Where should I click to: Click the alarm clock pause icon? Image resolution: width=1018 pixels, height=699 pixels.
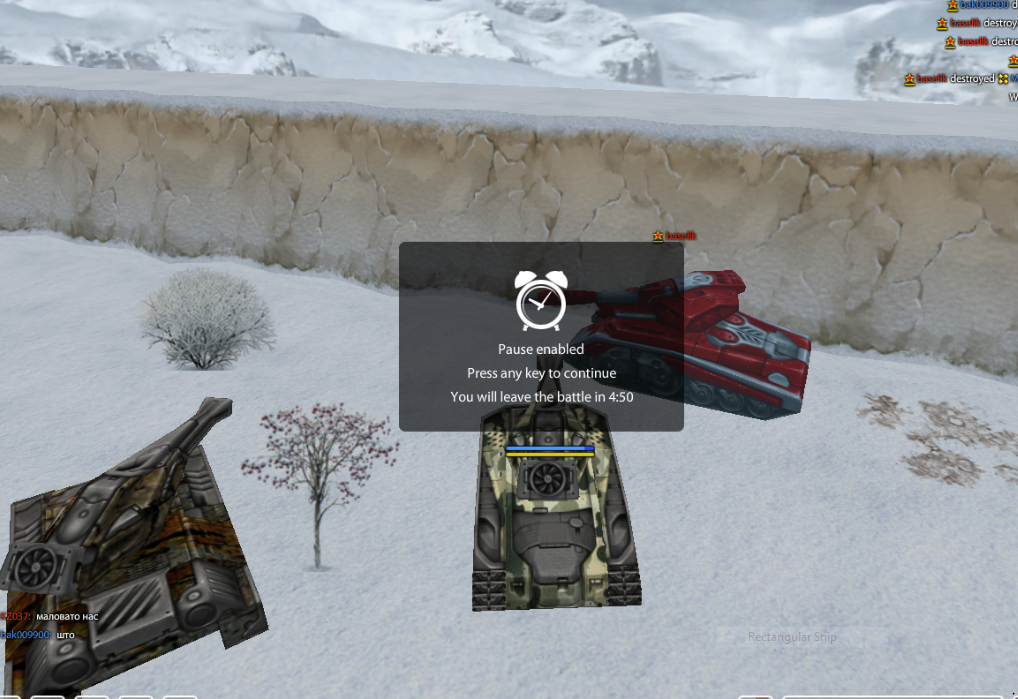[541, 299]
